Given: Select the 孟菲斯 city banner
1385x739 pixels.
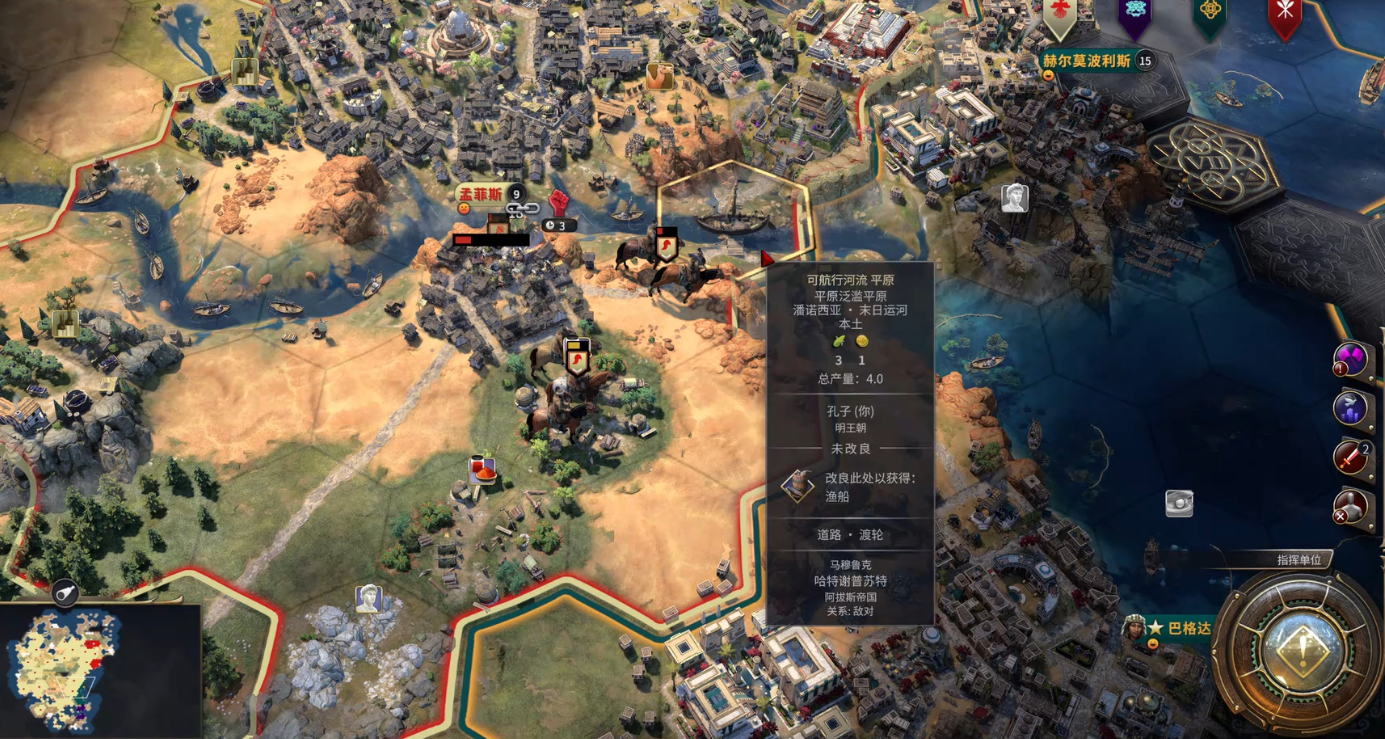Looking at the screenshot, I should coord(481,195).
